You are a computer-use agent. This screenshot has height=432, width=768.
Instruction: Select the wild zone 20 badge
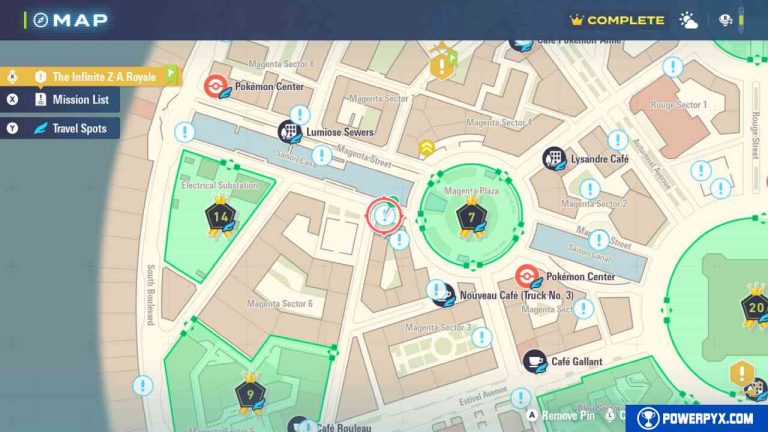[x=753, y=305]
